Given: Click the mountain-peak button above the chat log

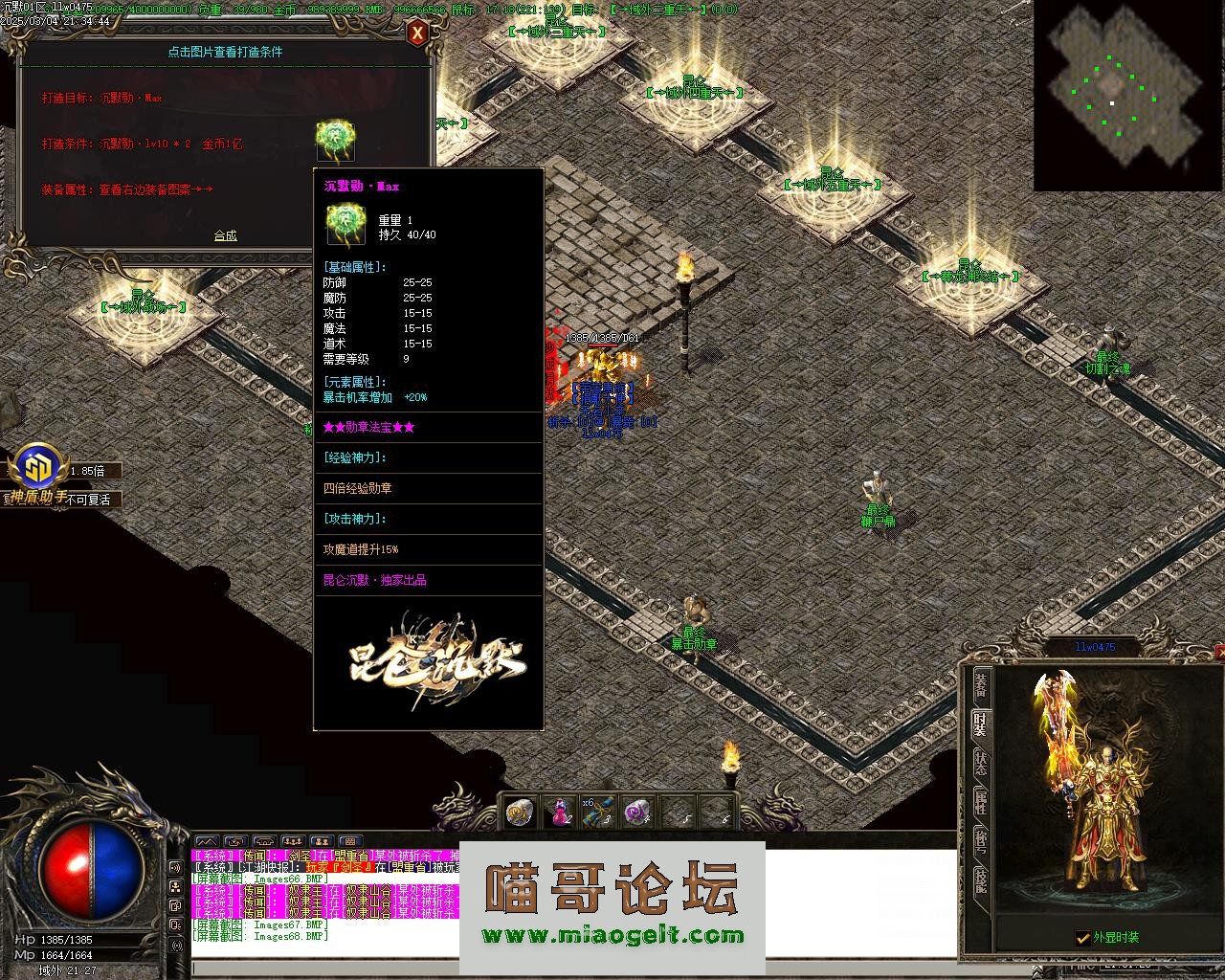Looking at the screenshot, I should pyautogui.click(x=207, y=842).
